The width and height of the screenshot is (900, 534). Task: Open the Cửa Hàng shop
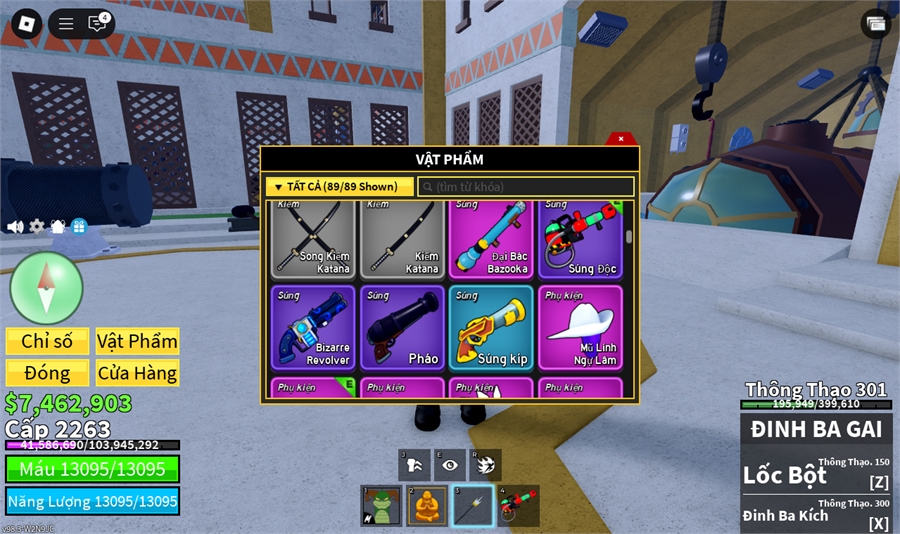[x=137, y=373]
